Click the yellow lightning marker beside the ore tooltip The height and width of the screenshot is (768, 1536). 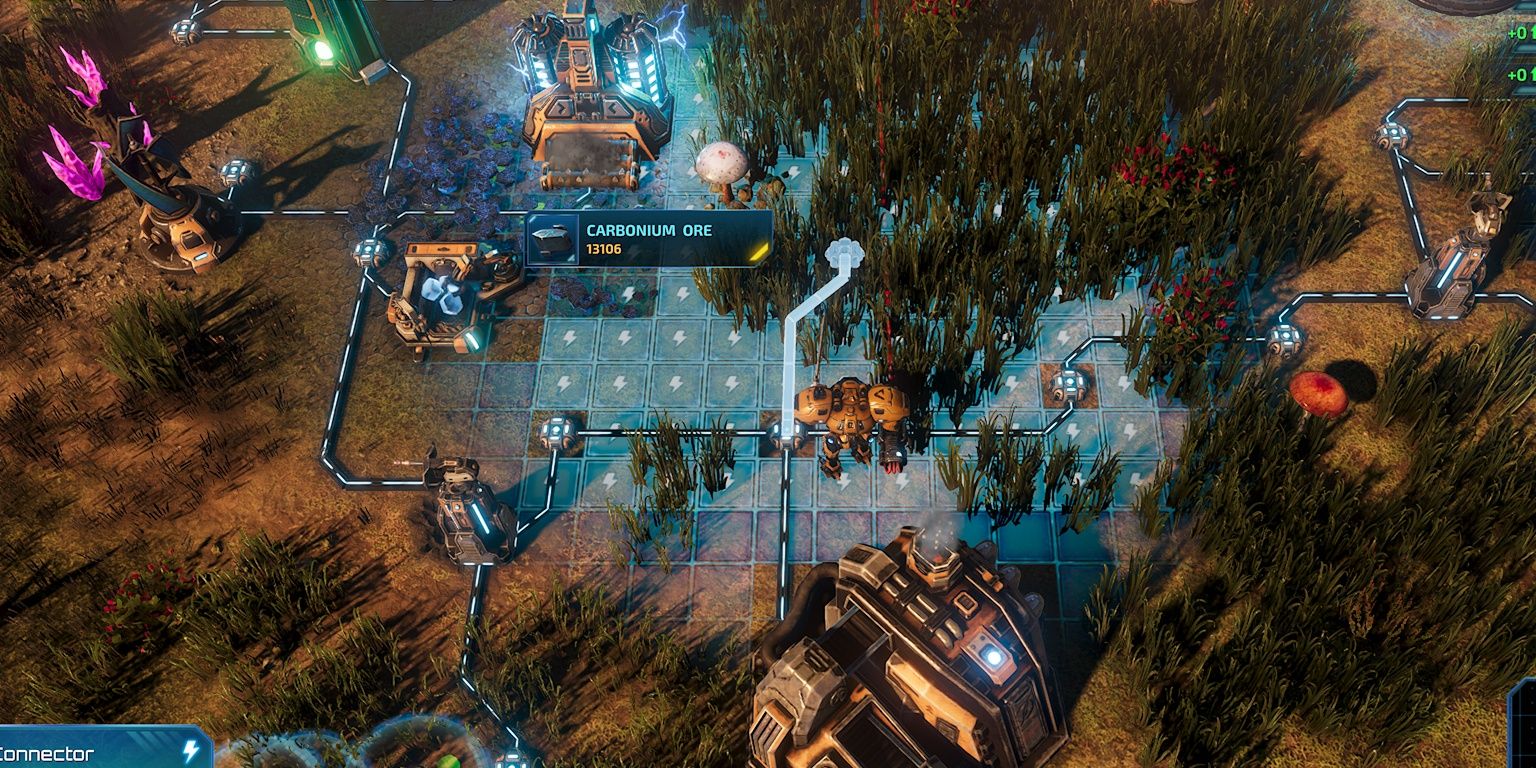758,251
